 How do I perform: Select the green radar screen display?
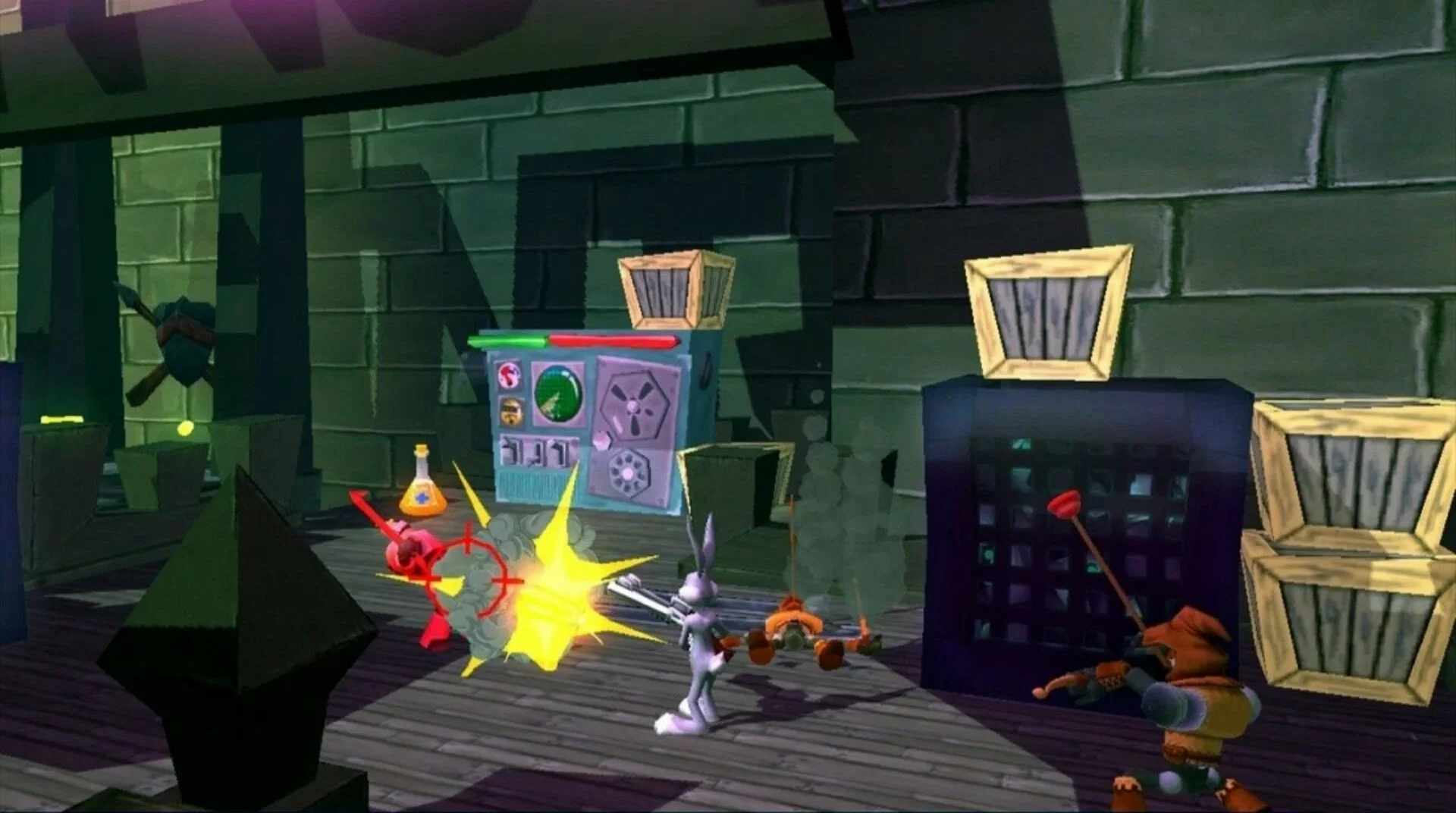coord(557,394)
